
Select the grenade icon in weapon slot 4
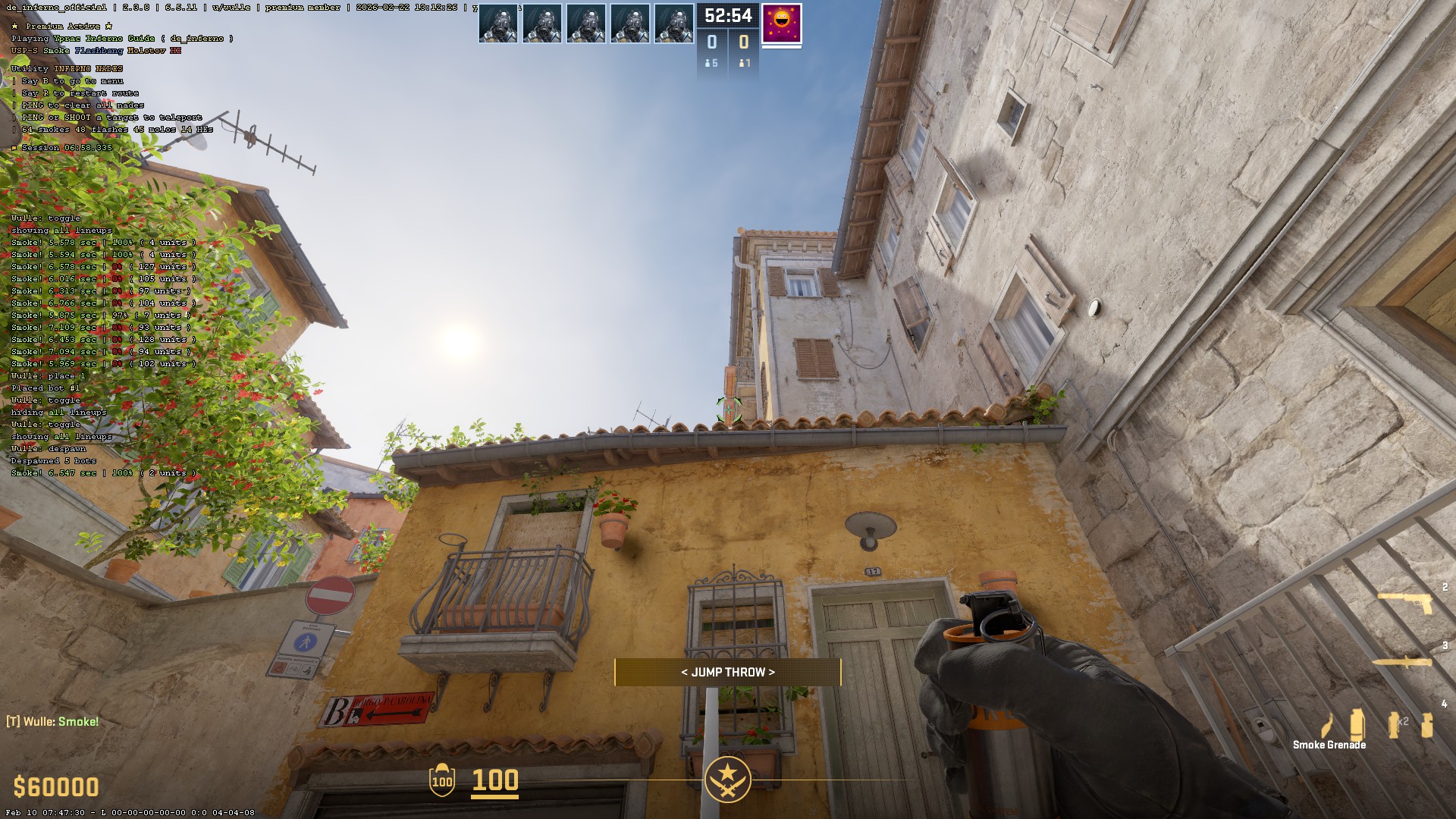[x=1428, y=724]
